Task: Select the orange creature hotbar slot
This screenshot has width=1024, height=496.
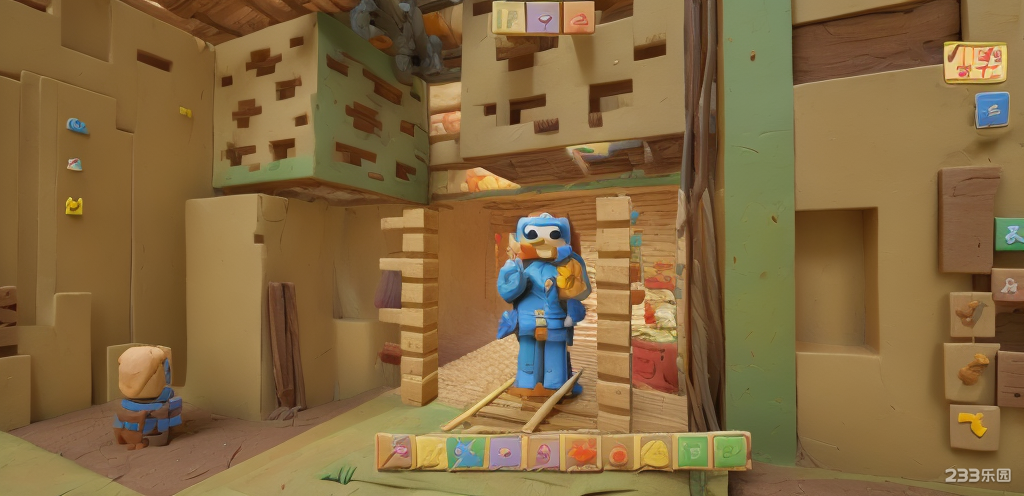Action: pyautogui.click(x=581, y=453)
